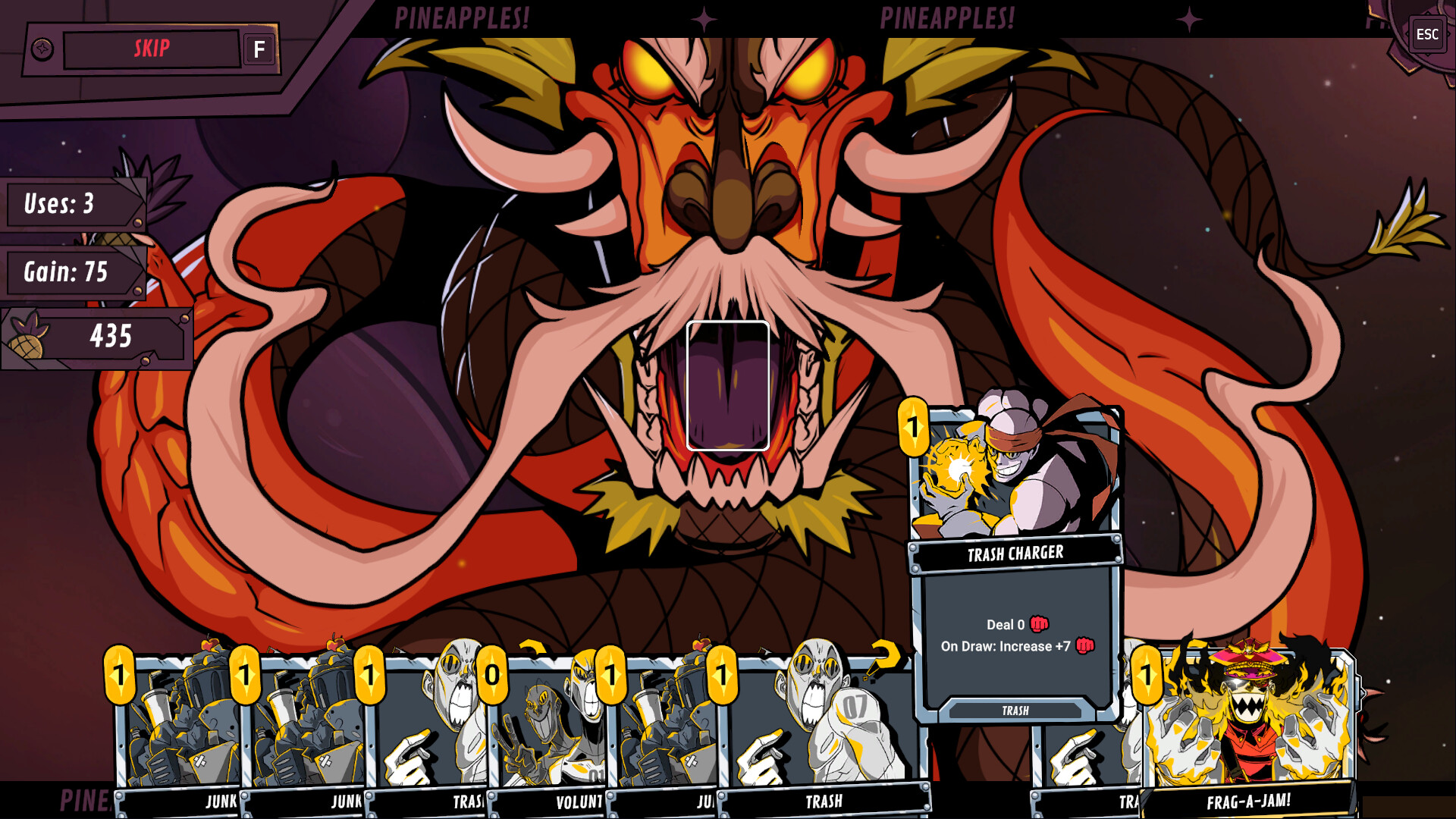Click the coin cost icon on Trash Charger
Viewport: 1456px width, 819px height.
point(915,426)
